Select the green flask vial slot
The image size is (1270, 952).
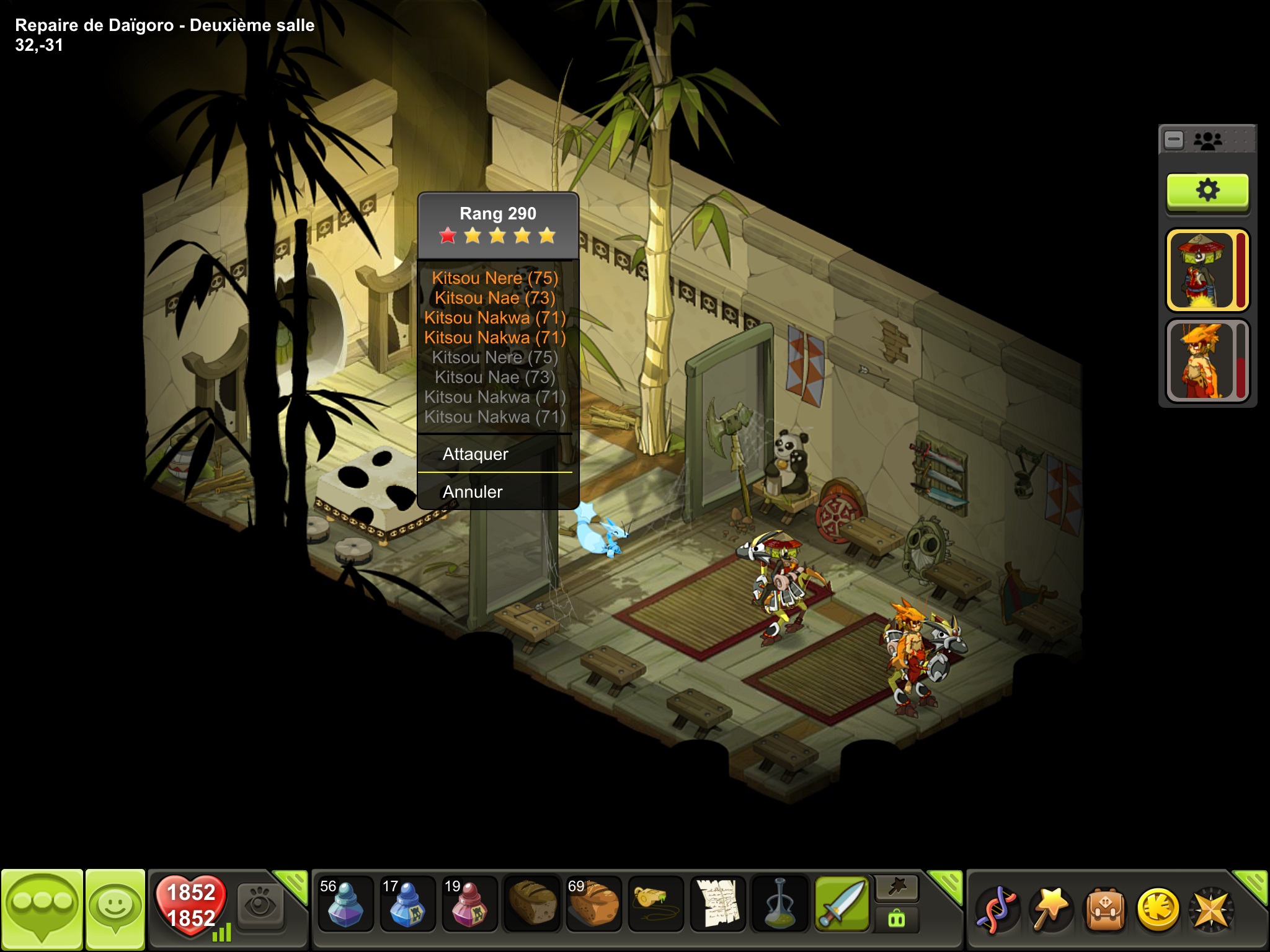click(779, 903)
